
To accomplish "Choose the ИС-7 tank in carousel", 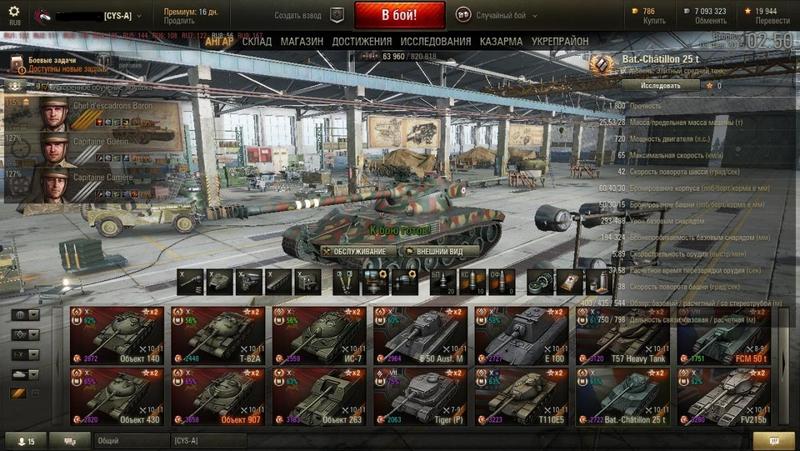I will click(320, 335).
